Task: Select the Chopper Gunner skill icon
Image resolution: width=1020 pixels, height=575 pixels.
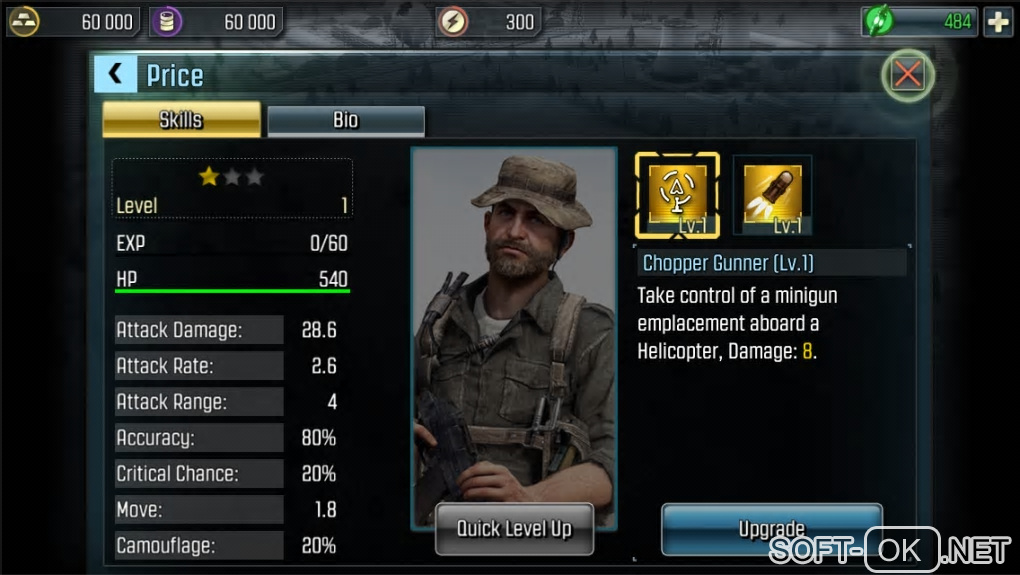Action: pos(677,195)
